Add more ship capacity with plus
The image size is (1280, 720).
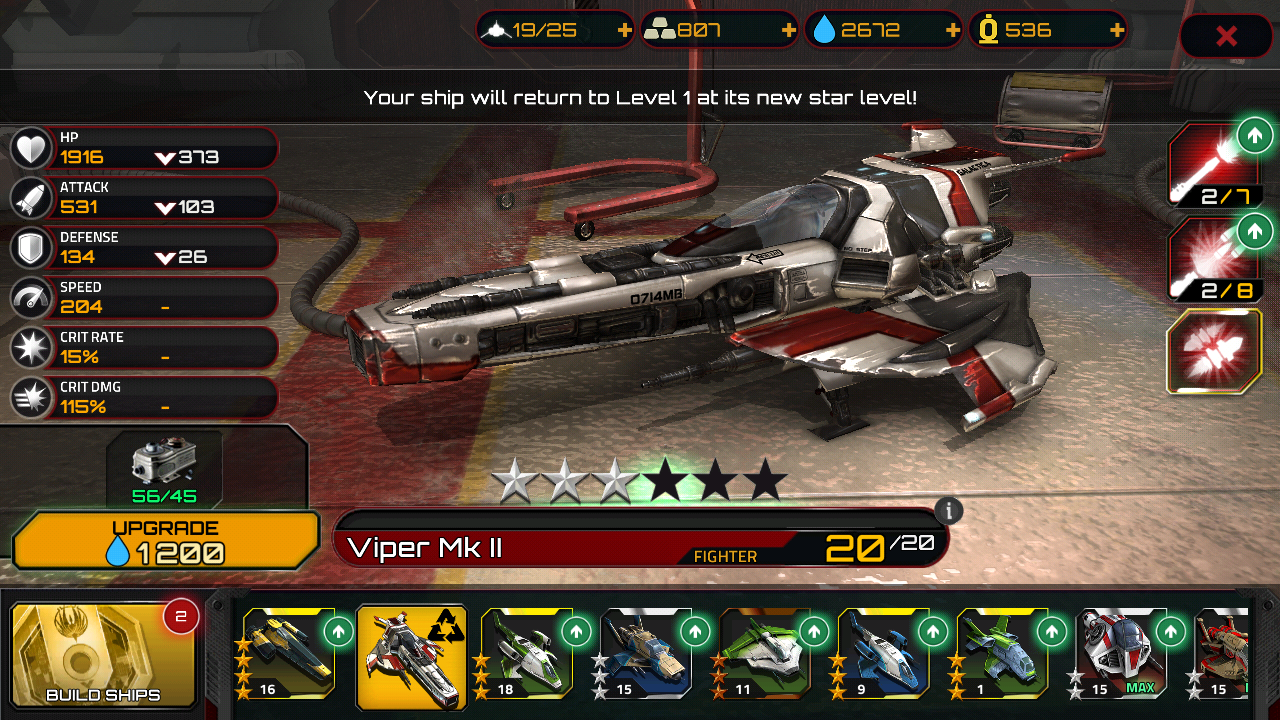click(x=625, y=30)
